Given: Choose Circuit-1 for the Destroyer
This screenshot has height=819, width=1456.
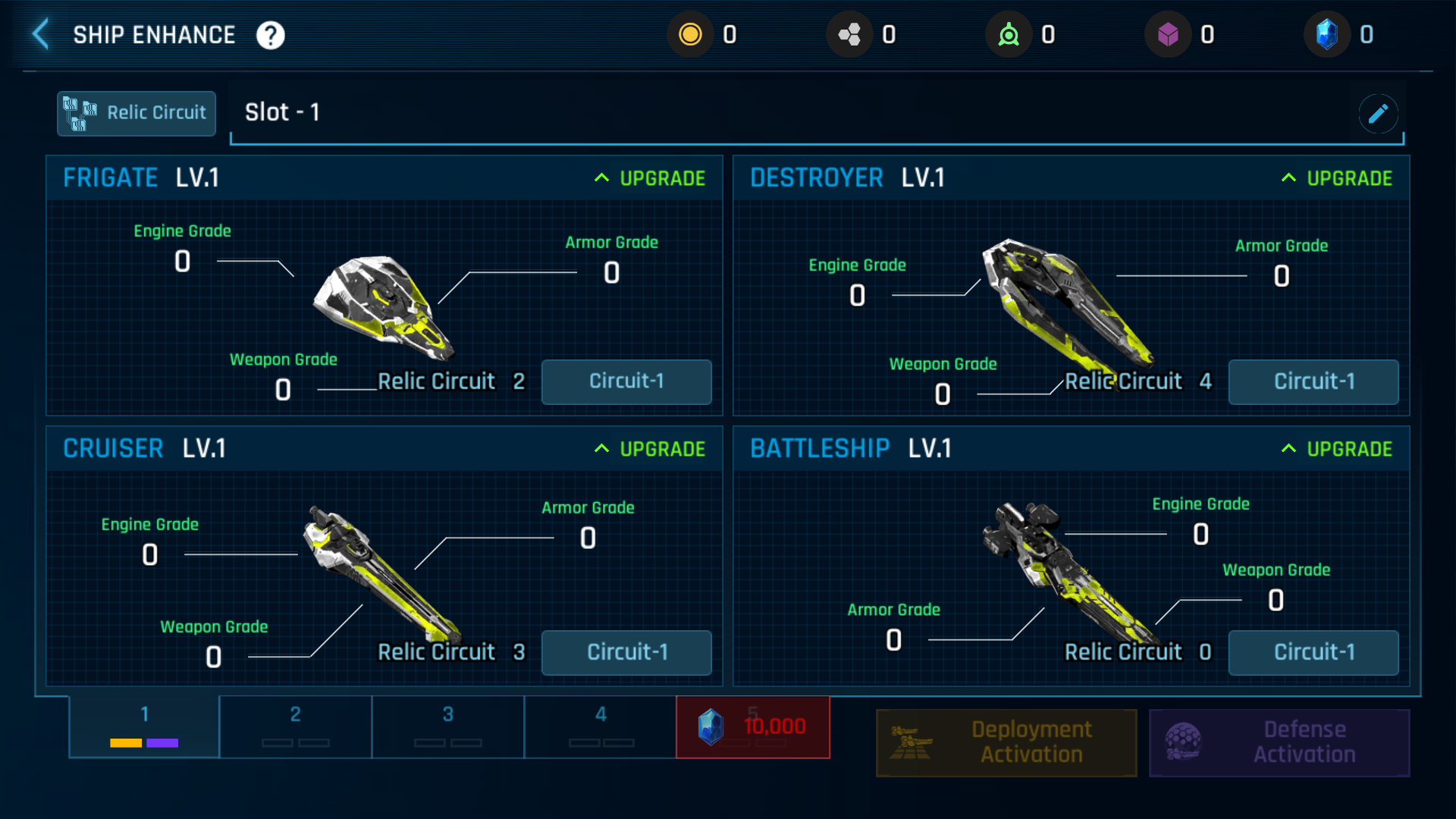Looking at the screenshot, I should coord(1313,381).
